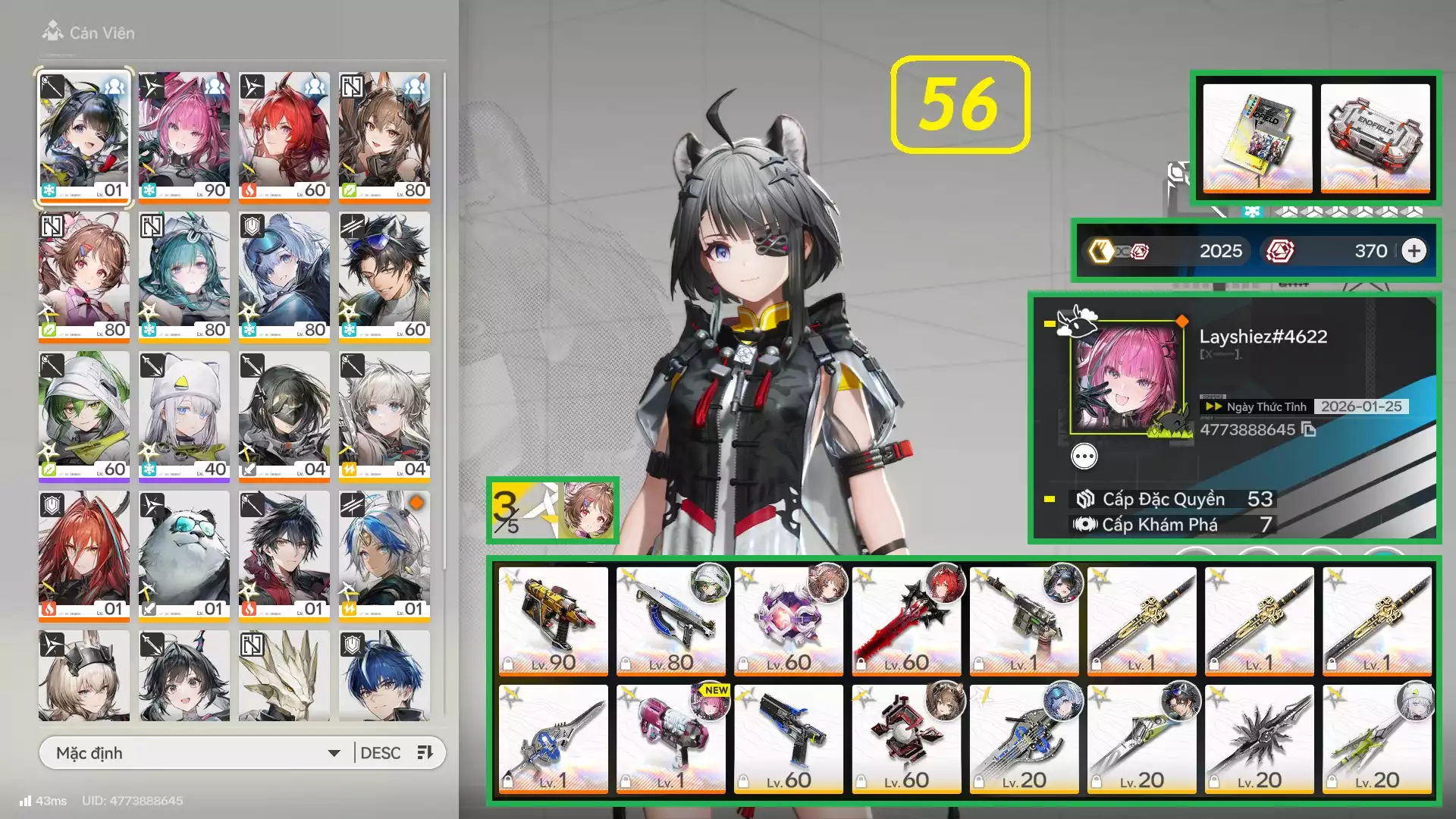This screenshot has height=819, width=1456.
Task: Select the pink-haired Lv. 90 operator card
Action: [184, 136]
